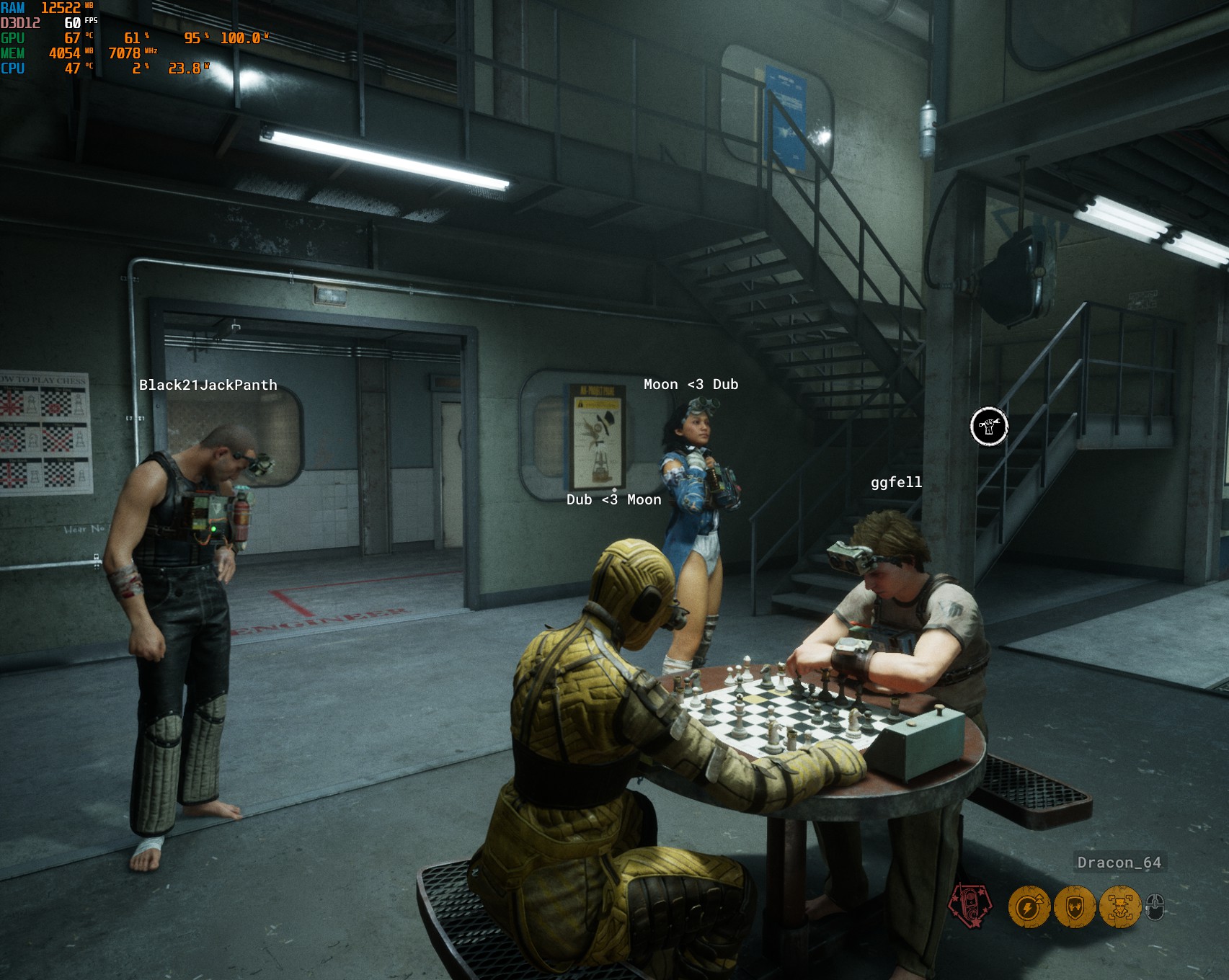
Task: Click the ggfell player name
Action: coord(895,484)
